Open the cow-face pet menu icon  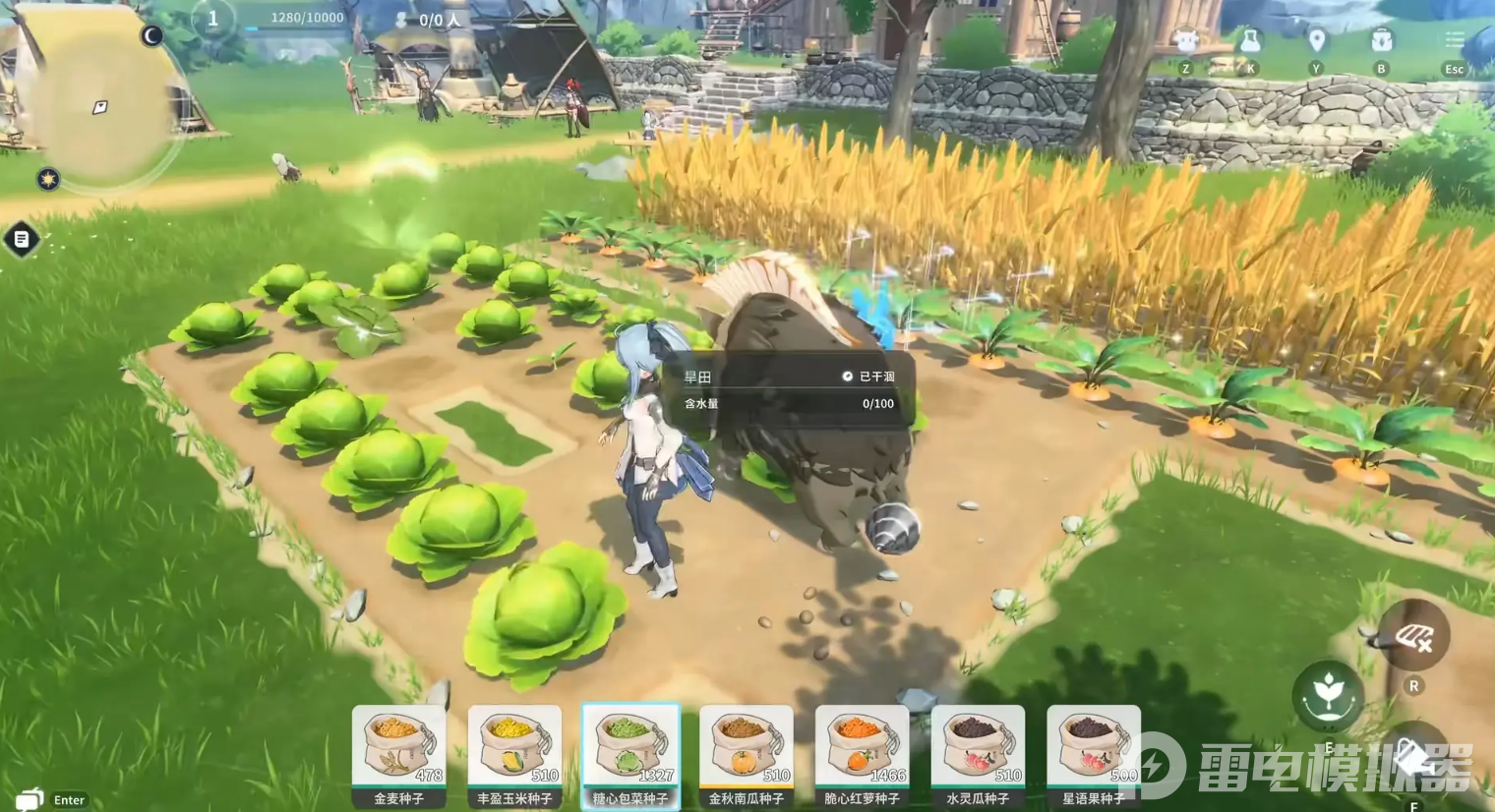(x=1186, y=42)
